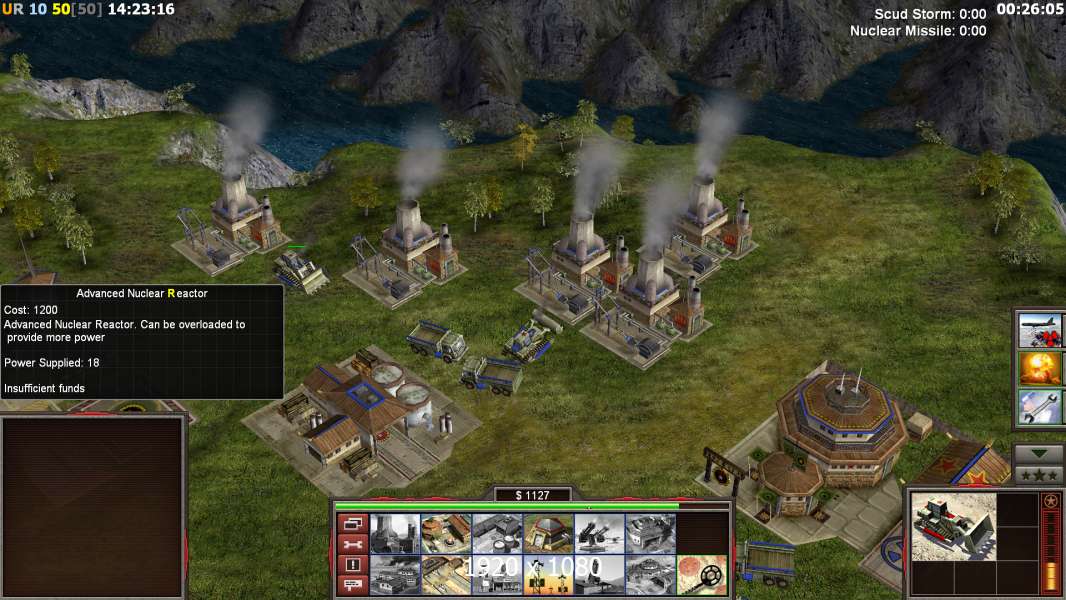Image resolution: width=1066 pixels, height=600 pixels.
Task: Choose the twin-barrel gattling cannon build icon
Action: coord(599,533)
